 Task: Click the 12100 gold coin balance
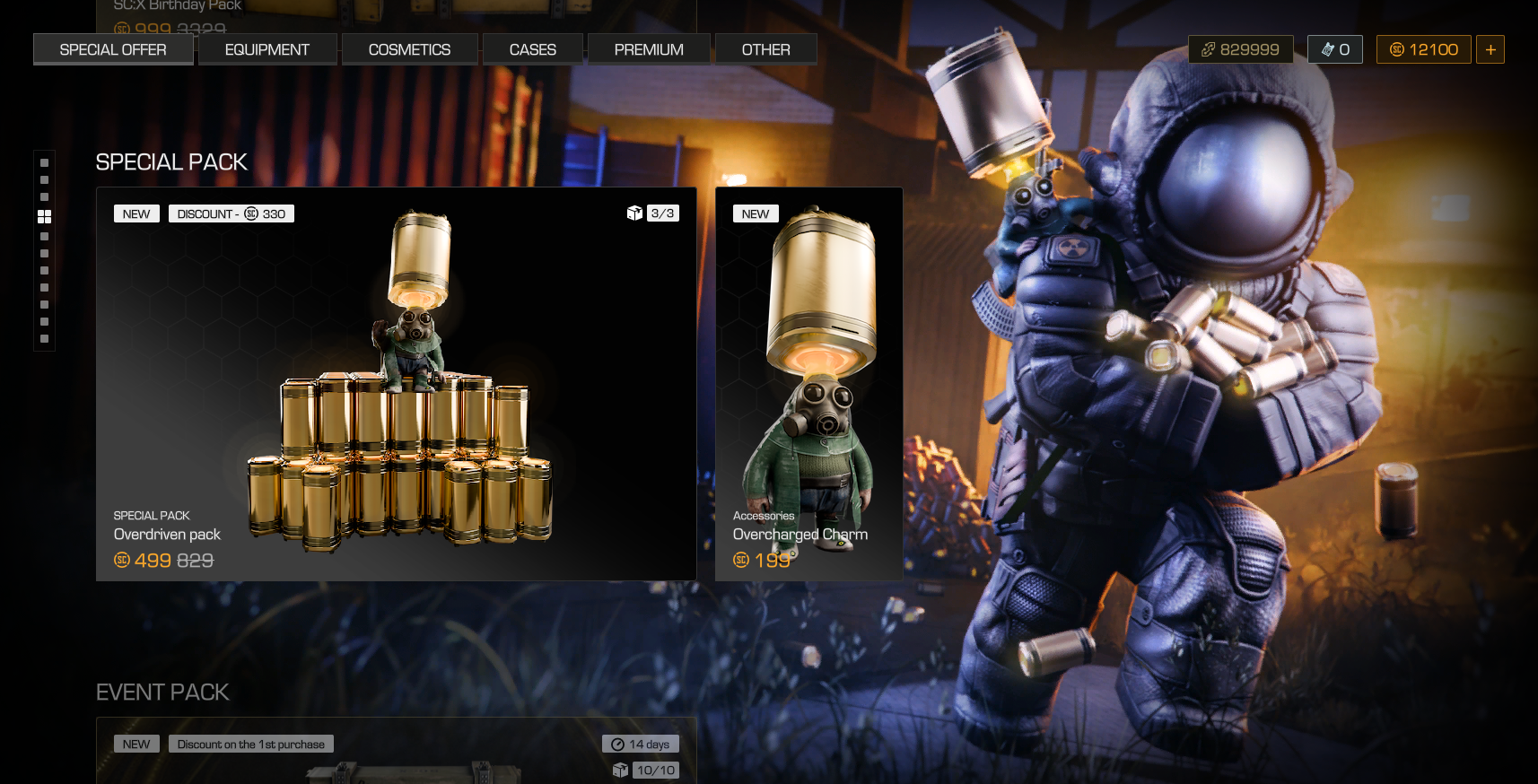point(1424,49)
